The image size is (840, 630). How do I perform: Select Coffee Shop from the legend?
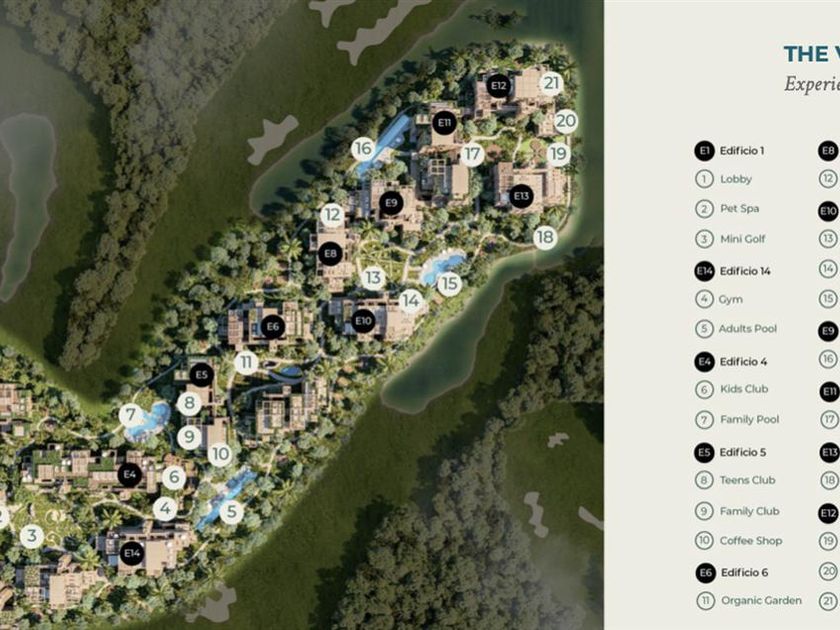pyautogui.click(x=751, y=541)
